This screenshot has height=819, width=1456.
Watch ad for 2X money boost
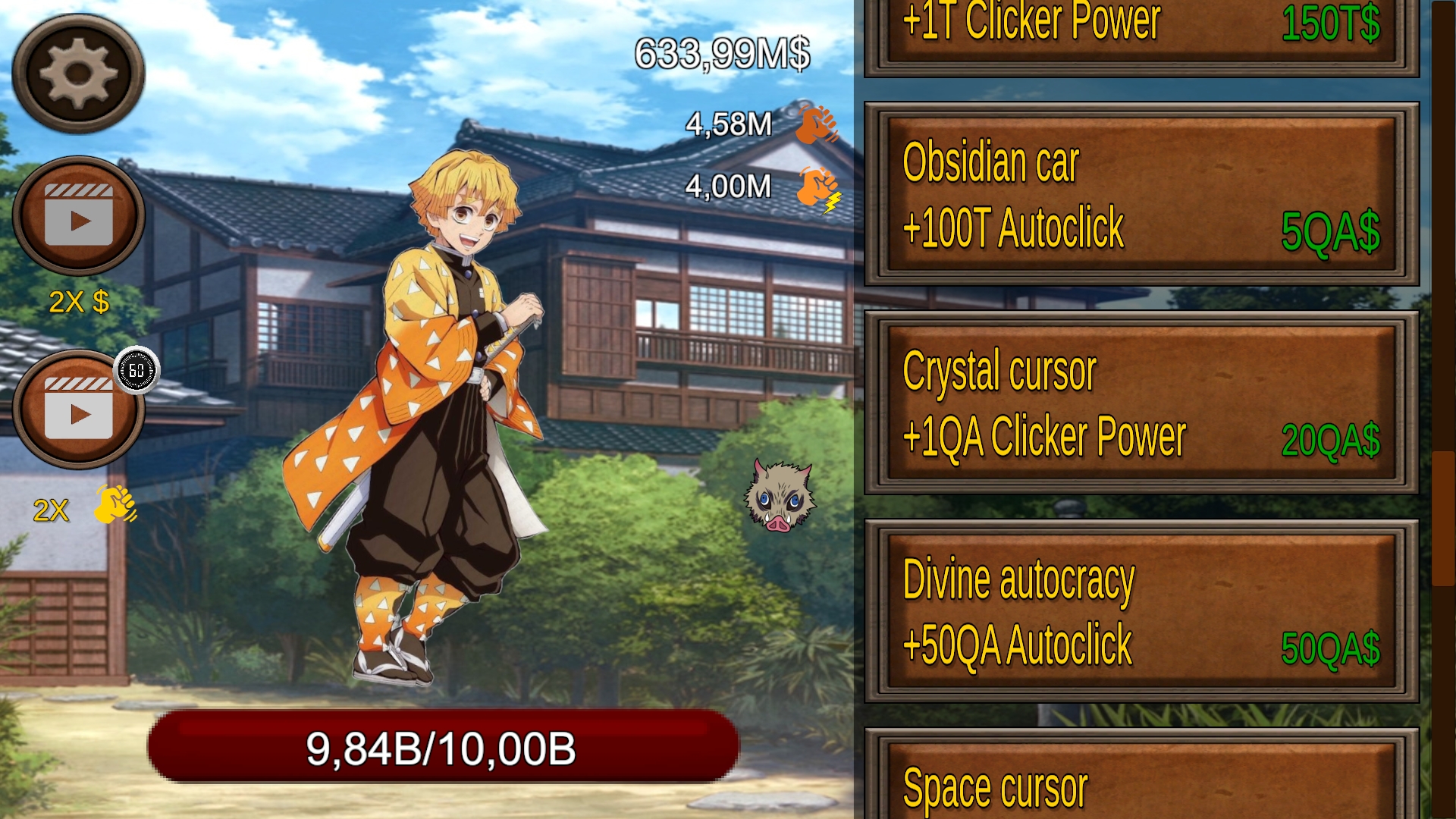78,216
